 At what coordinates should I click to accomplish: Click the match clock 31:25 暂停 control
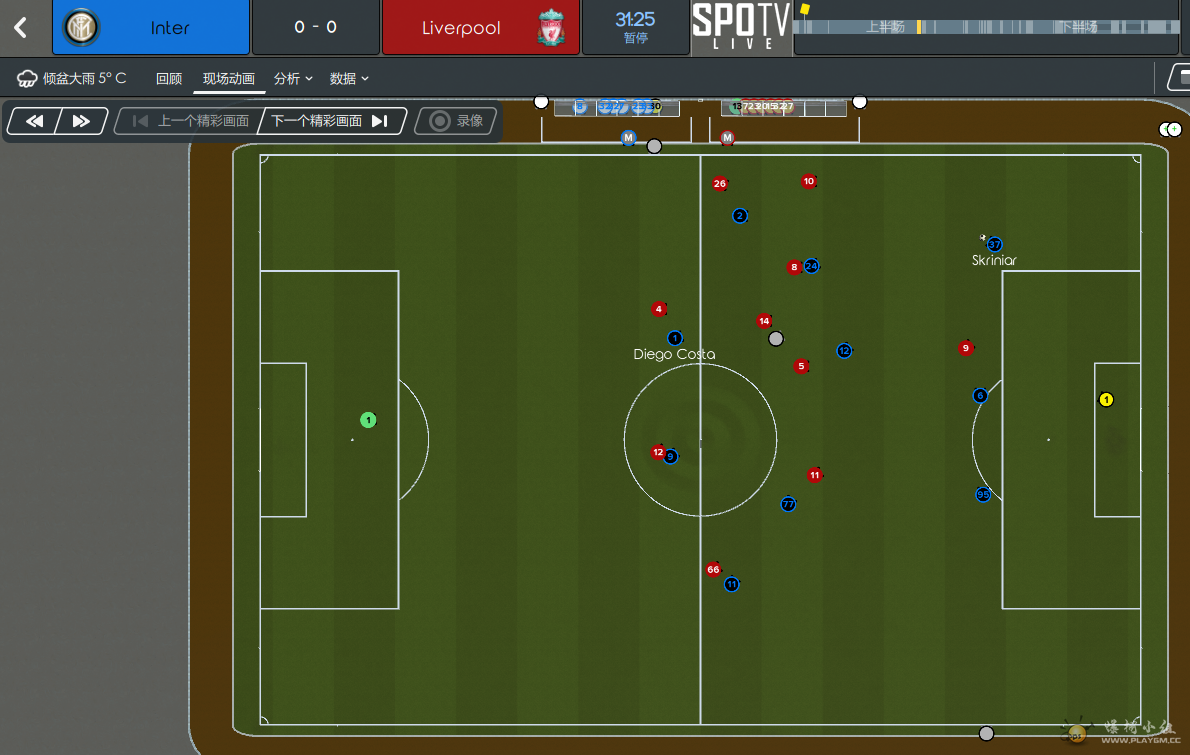pyautogui.click(x=635, y=27)
